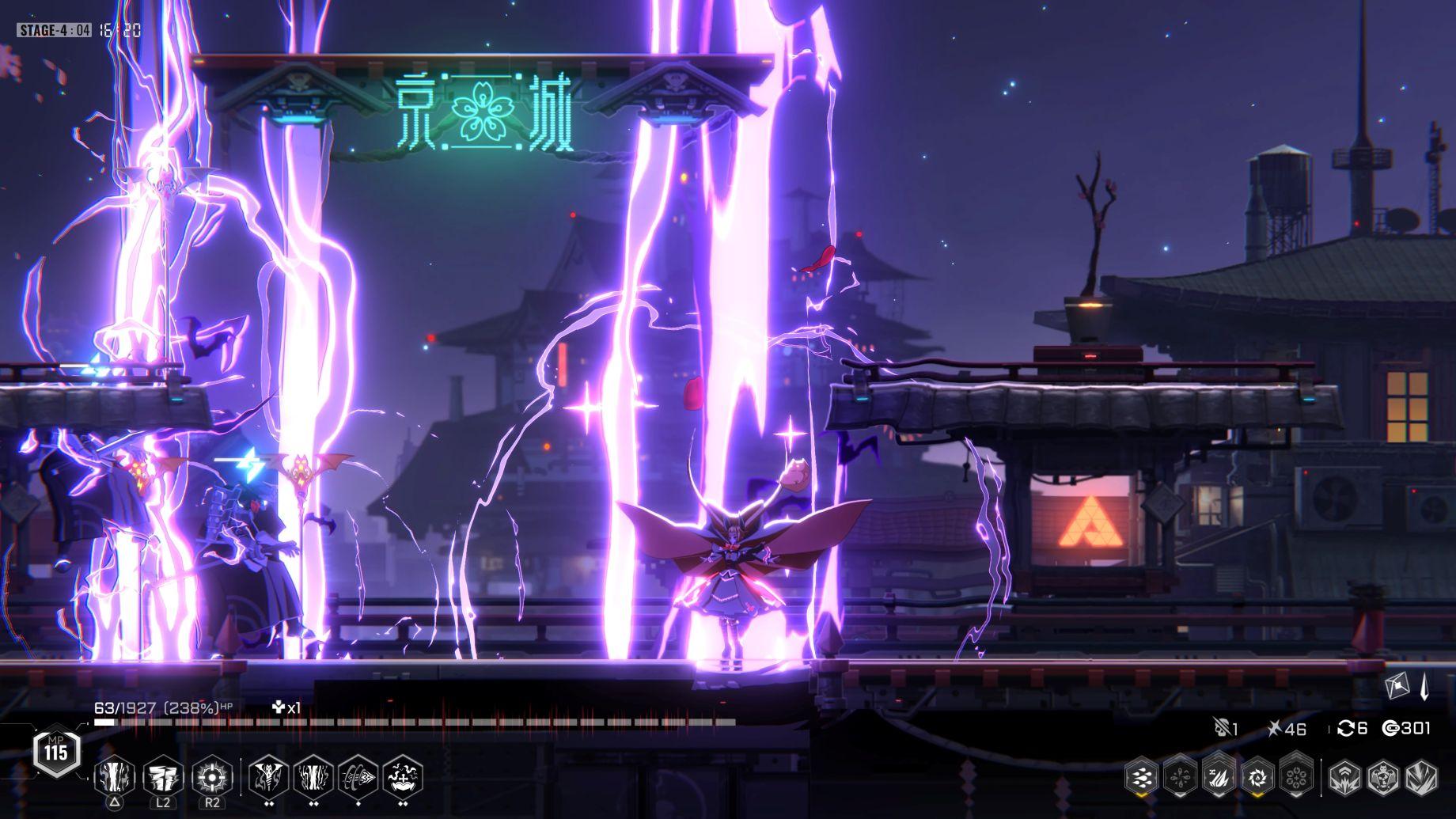The width and height of the screenshot is (1456, 819).
Task: Activate the lightning pillar skill bound to triangle
Action: (115, 777)
